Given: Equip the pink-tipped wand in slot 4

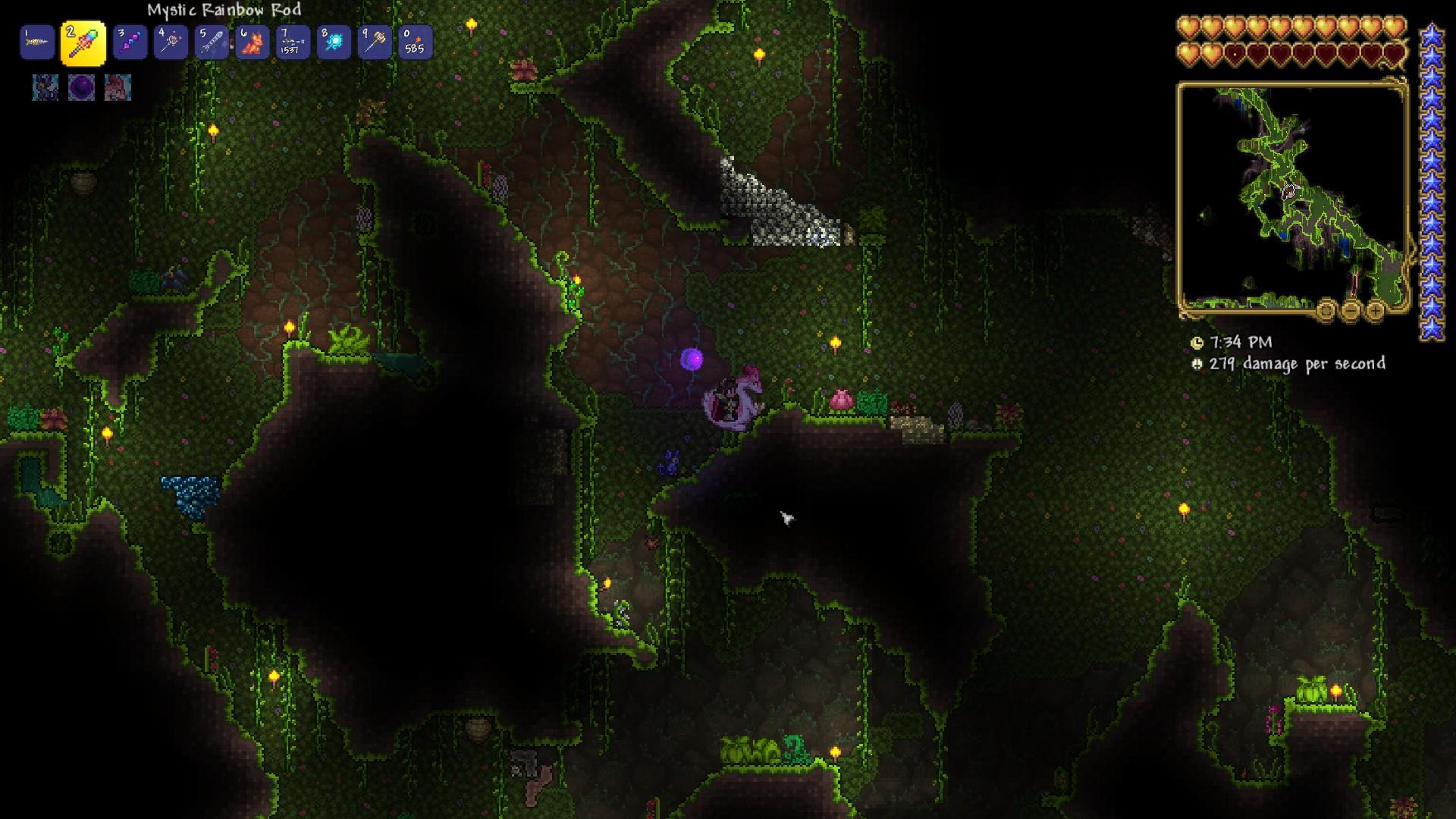Looking at the screenshot, I should pyautogui.click(x=171, y=42).
